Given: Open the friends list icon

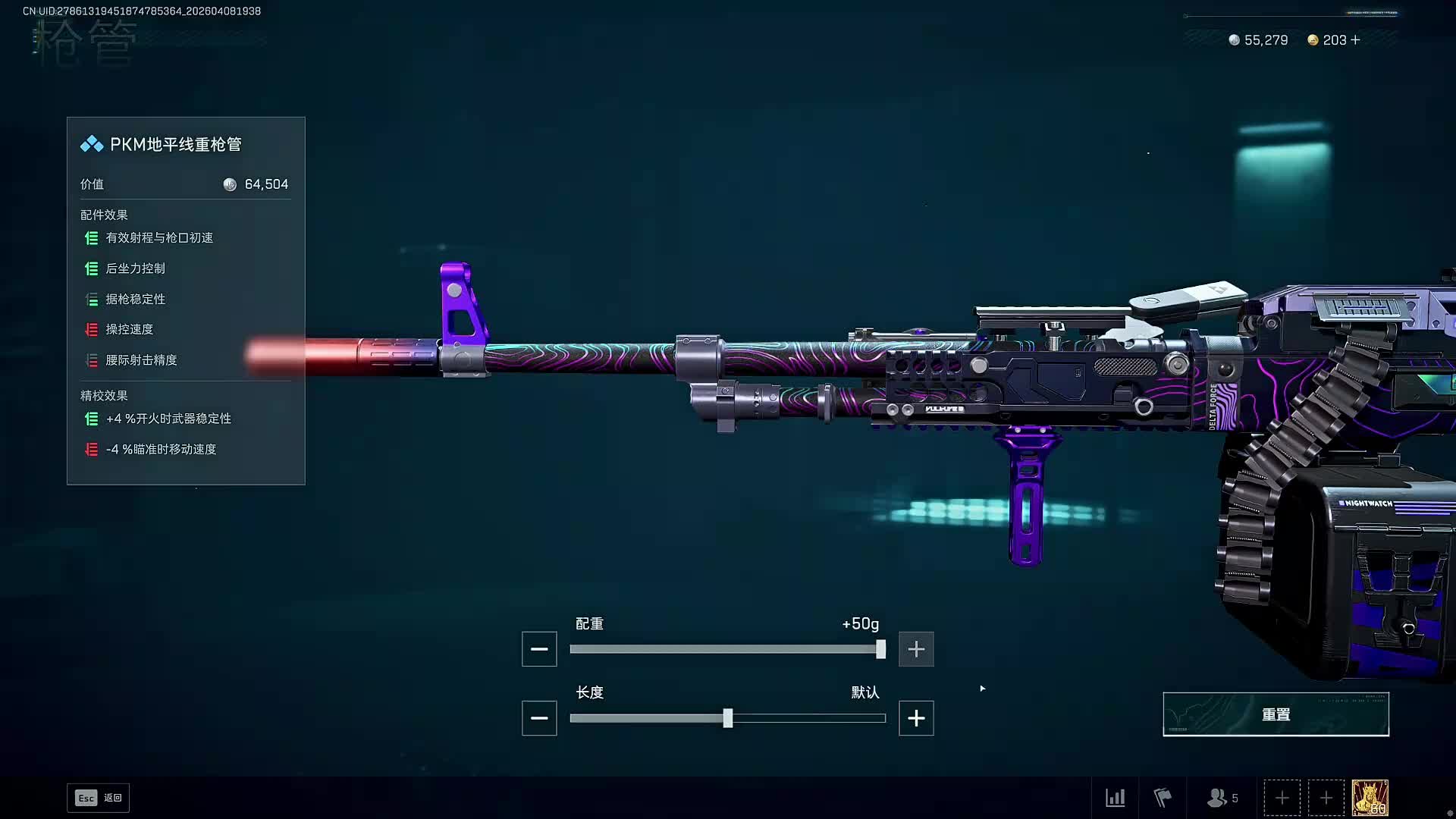Looking at the screenshot, I should pyautogui.click(x=1222, y=798).
